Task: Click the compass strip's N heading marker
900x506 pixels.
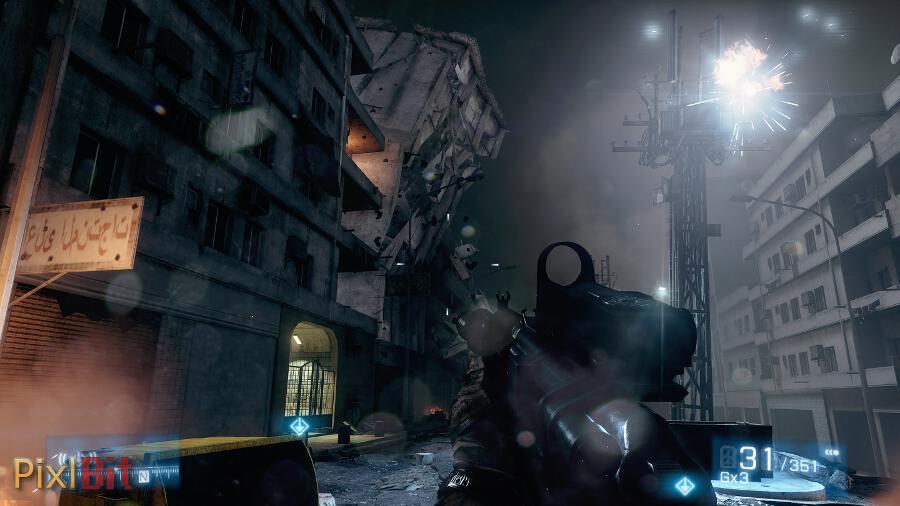Action: click(x=144, y=476)
